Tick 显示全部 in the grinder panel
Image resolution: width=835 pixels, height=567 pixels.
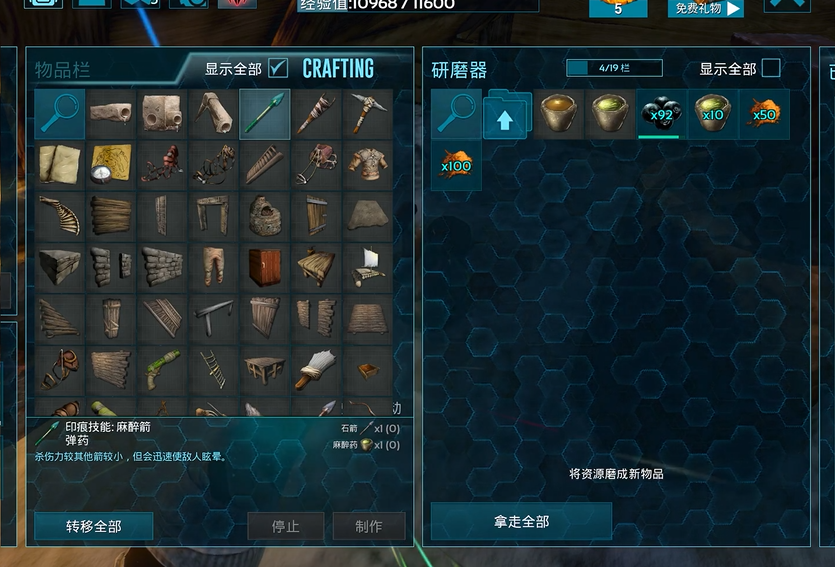coord(771,68)
